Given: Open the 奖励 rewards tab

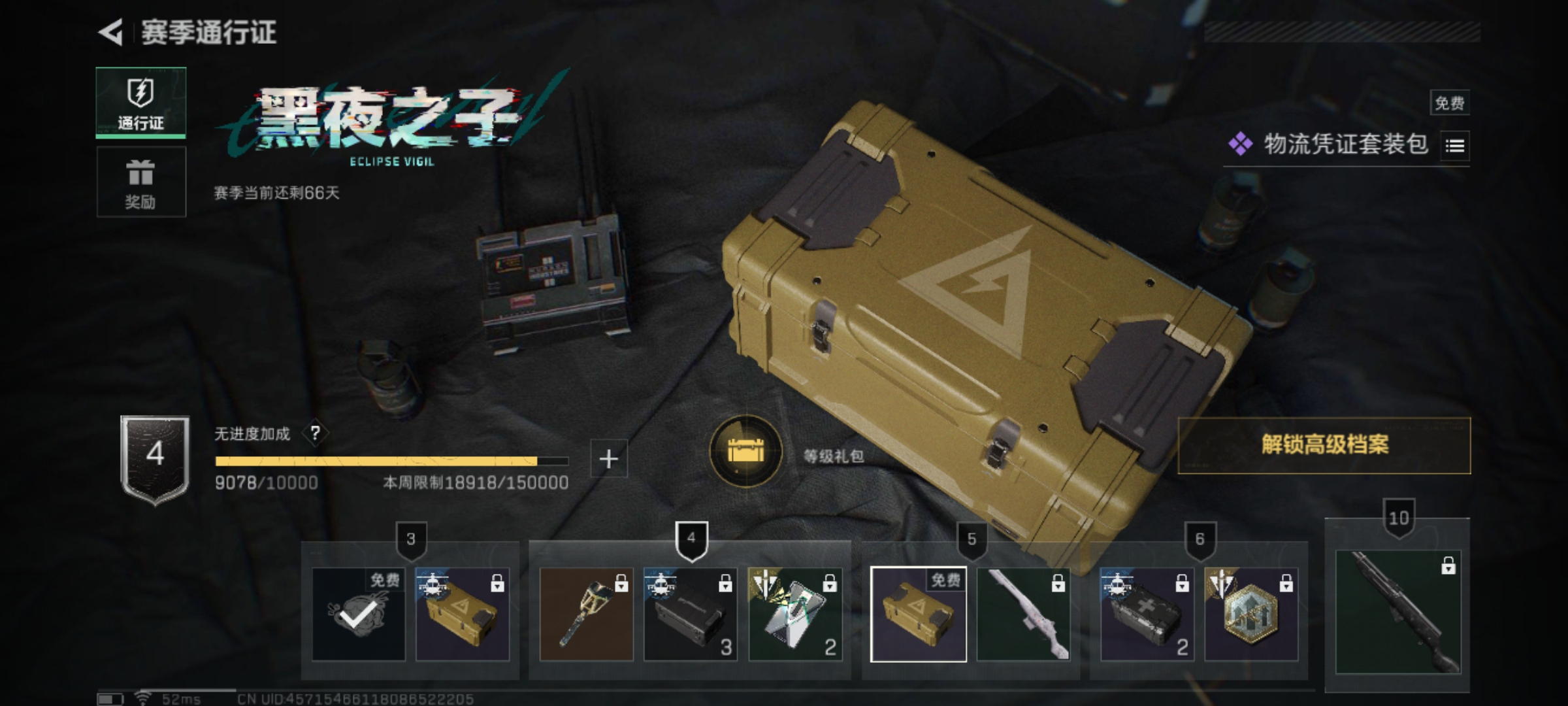Looking at the screenshot, I should (x=140, y=182).
